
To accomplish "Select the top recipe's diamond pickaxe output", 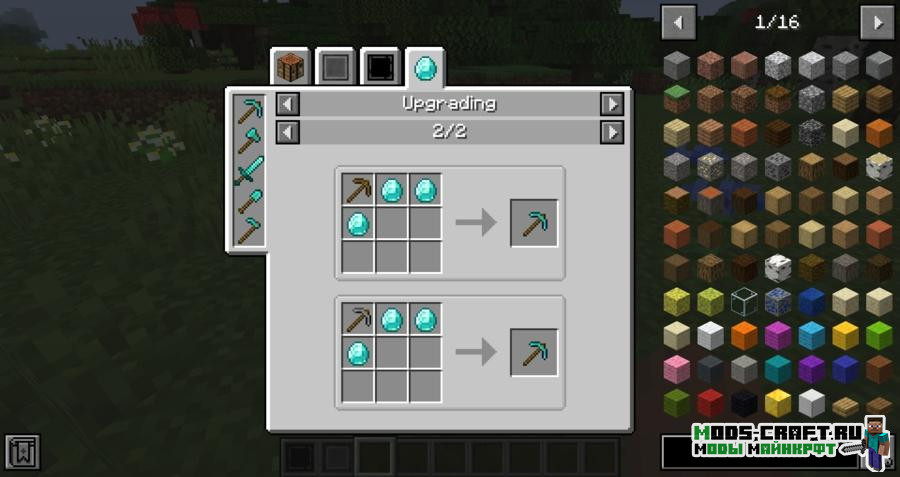I will (534, 222).
